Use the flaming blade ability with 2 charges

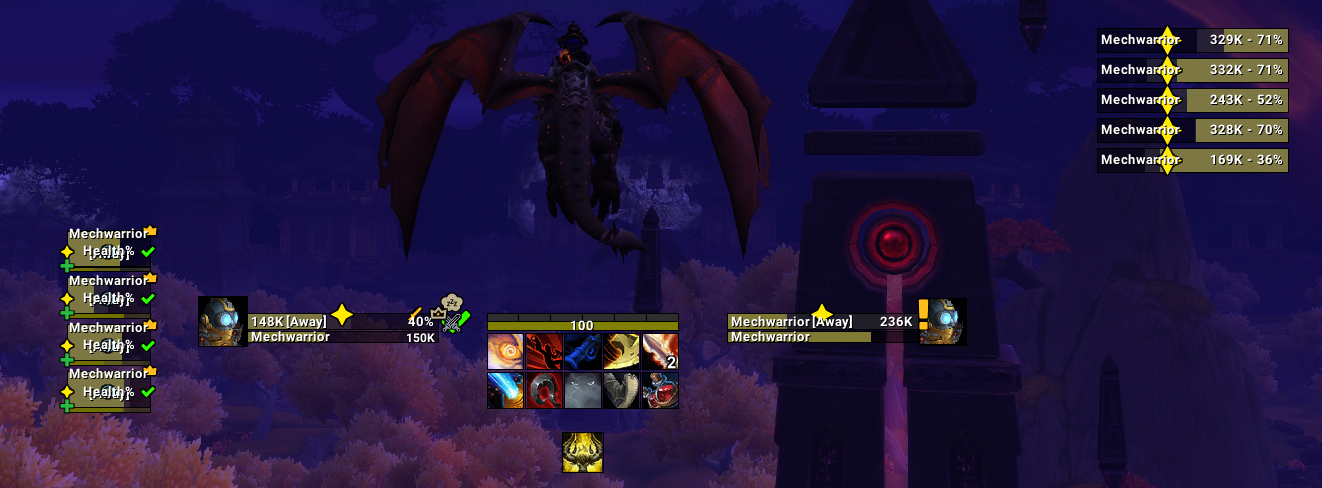[x=660, y=352]
